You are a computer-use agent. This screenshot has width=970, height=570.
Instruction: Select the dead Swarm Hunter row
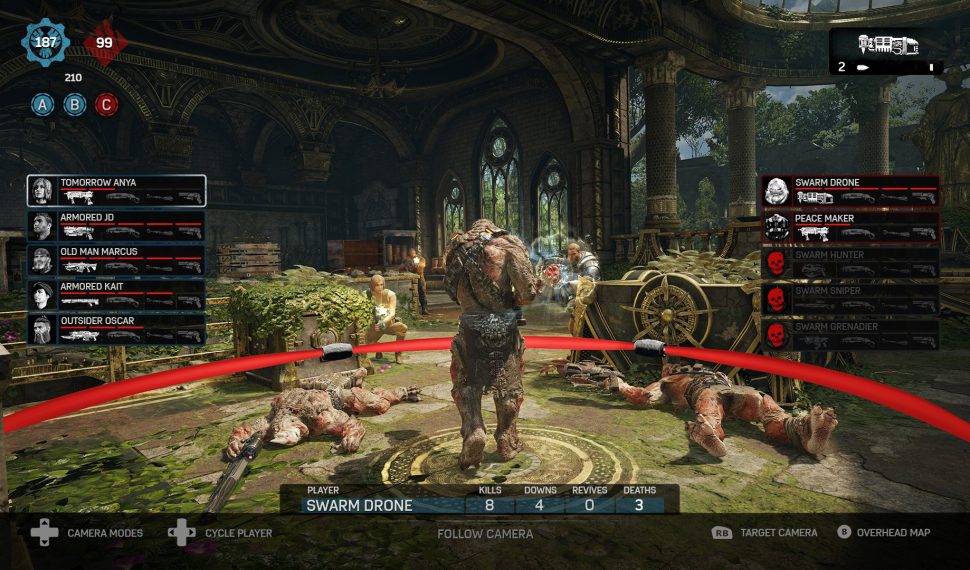tap(851, 262)
